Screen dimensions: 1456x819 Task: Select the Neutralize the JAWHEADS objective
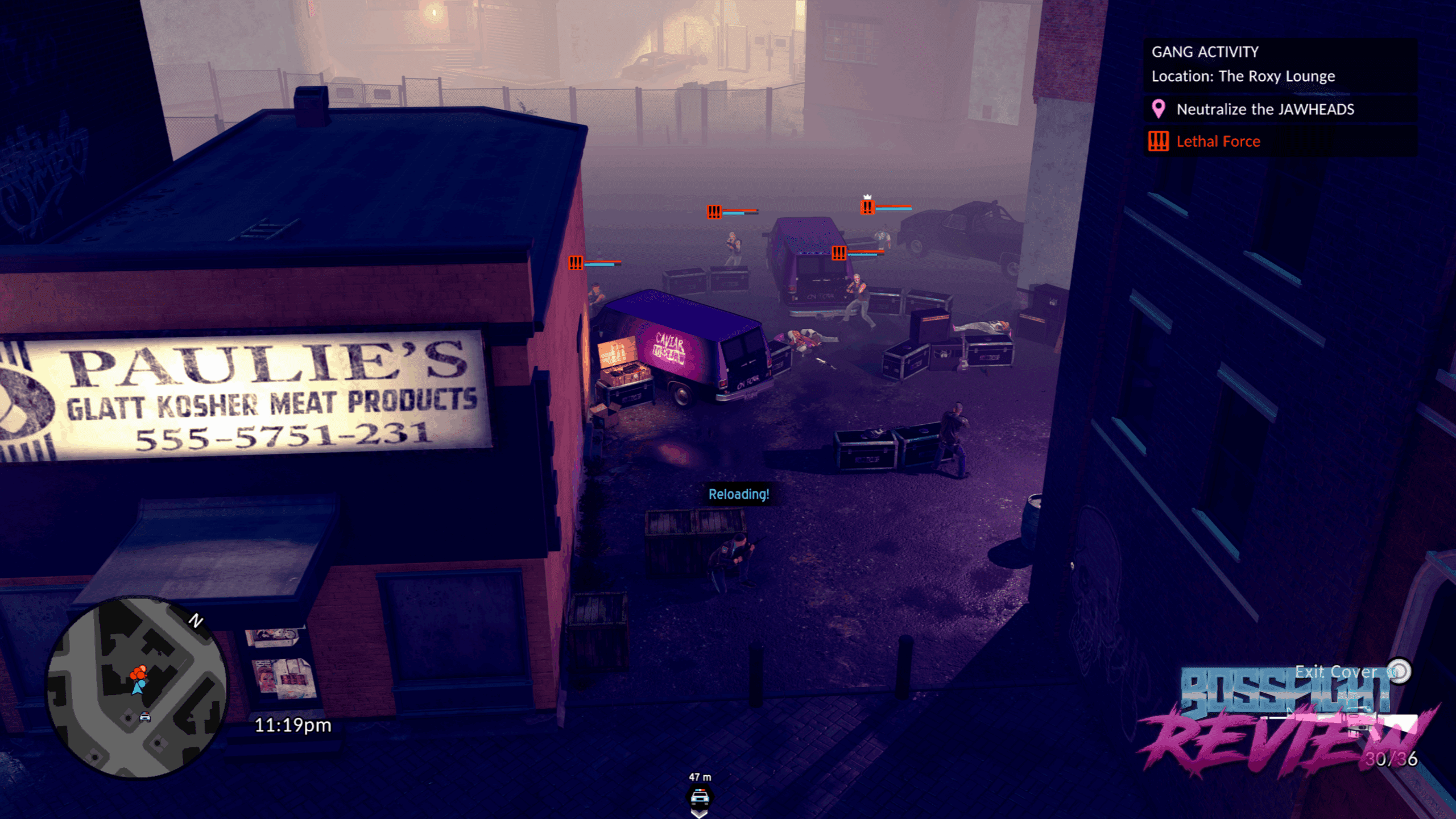click(1265, 109)
